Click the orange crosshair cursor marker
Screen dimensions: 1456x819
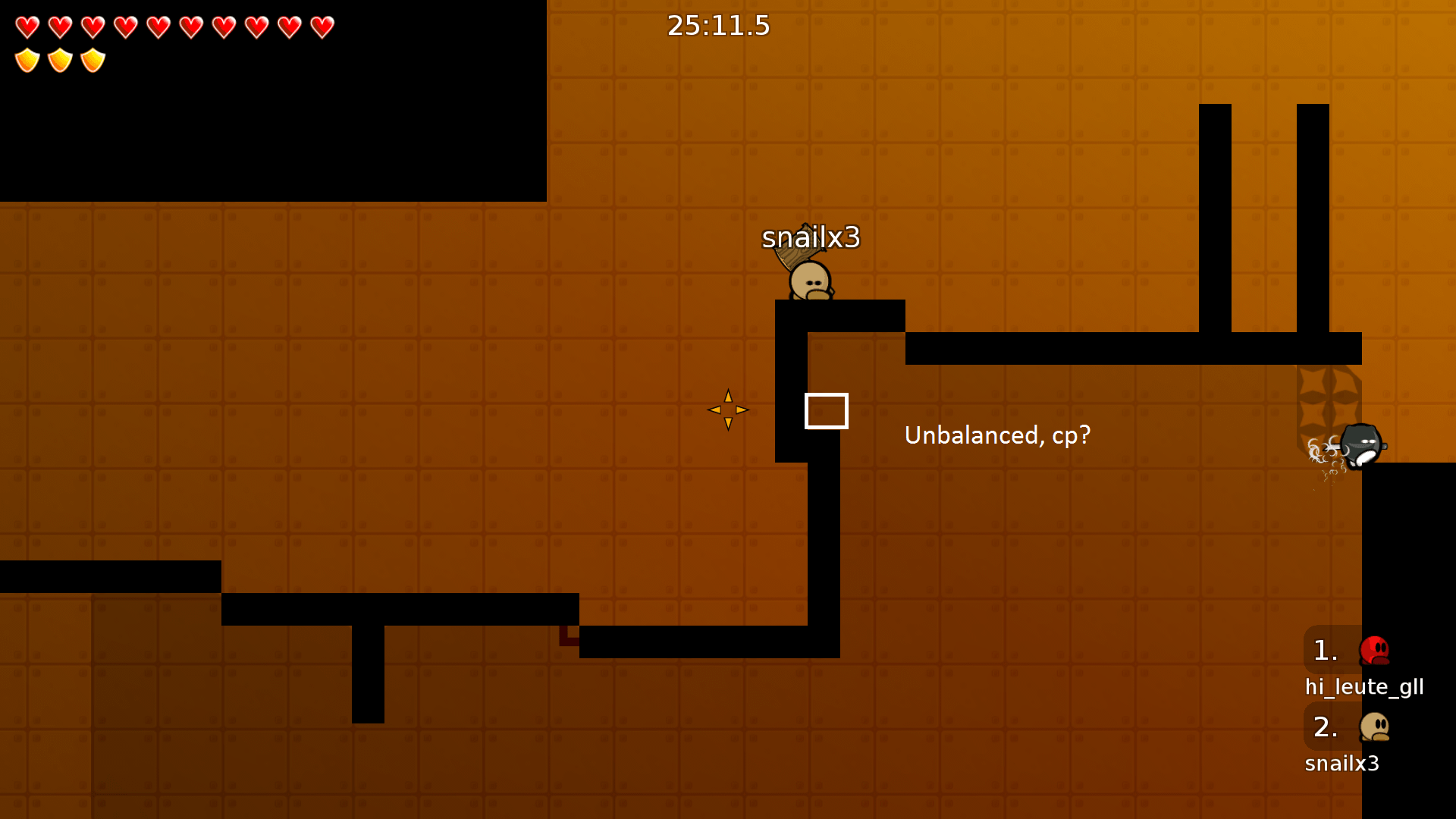(x=728, y=410)
